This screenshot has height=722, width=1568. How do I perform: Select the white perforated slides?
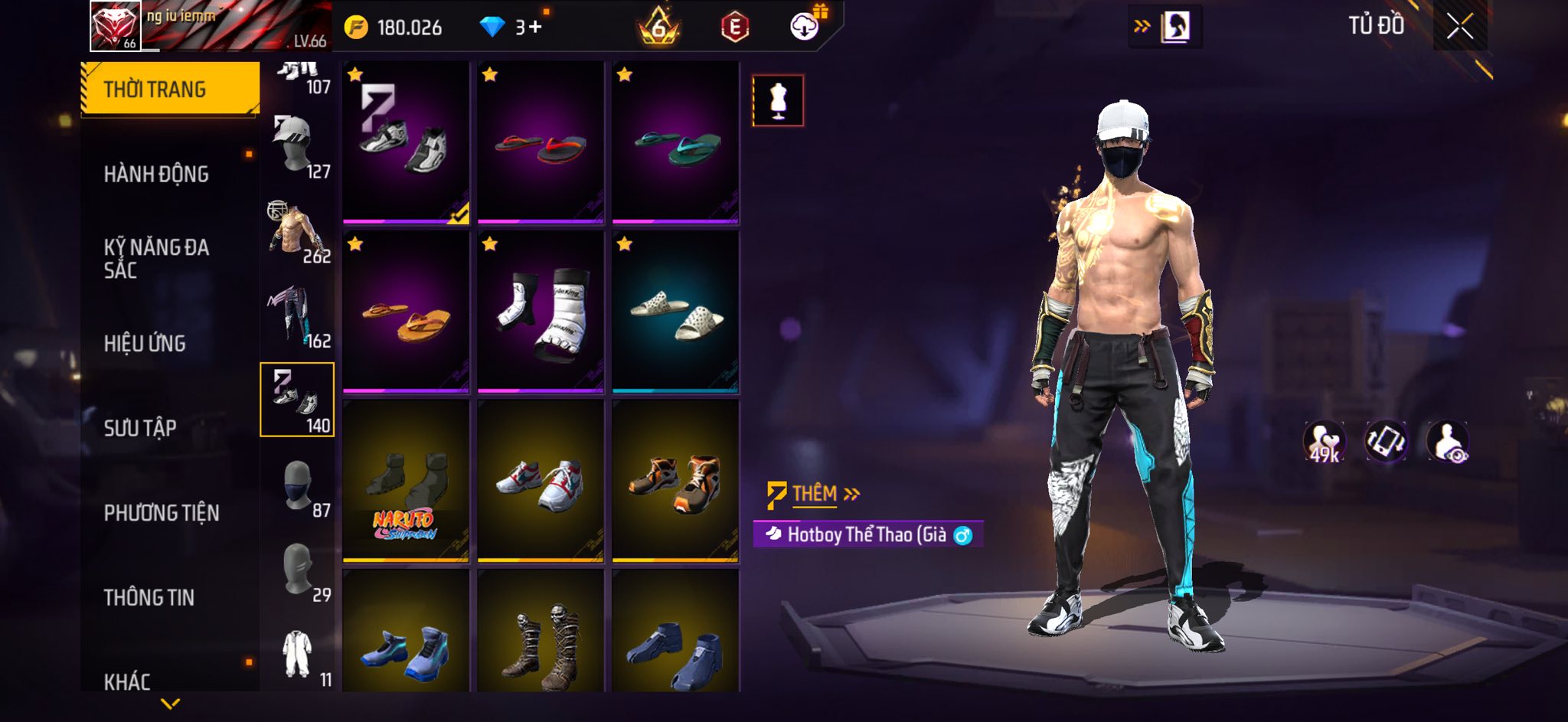675,312
